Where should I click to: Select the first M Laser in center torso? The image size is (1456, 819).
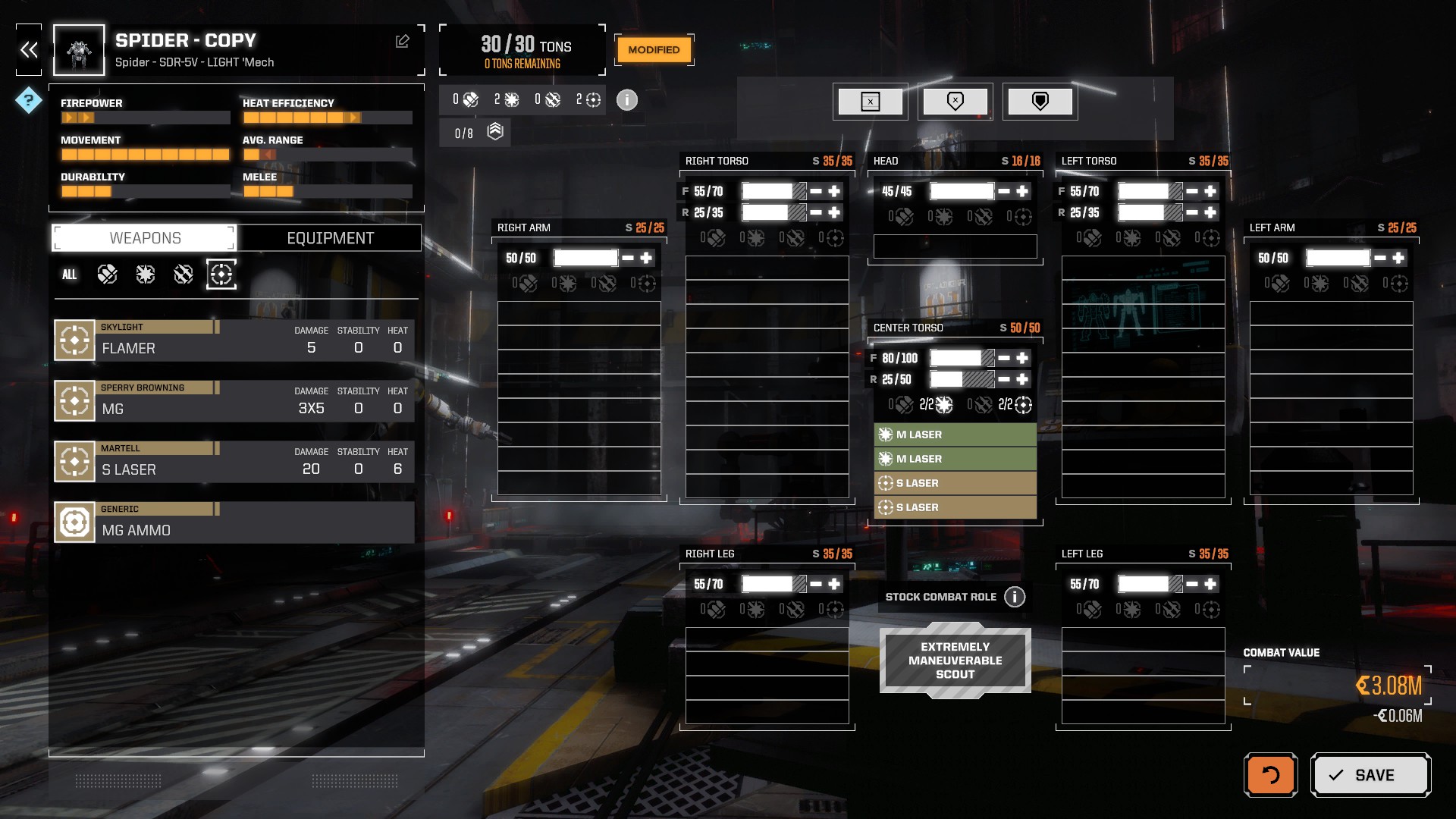[x=955, y=435]
